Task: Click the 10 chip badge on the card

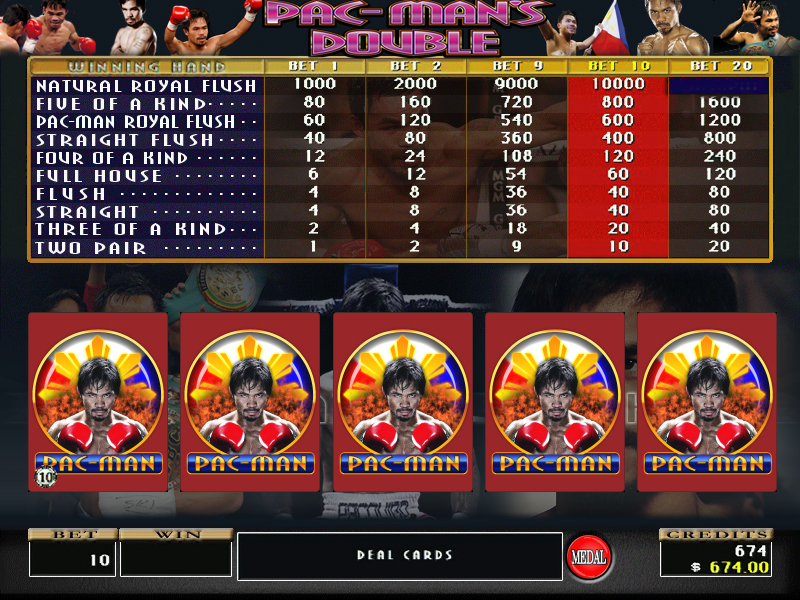Action: (x=46, y=476)
